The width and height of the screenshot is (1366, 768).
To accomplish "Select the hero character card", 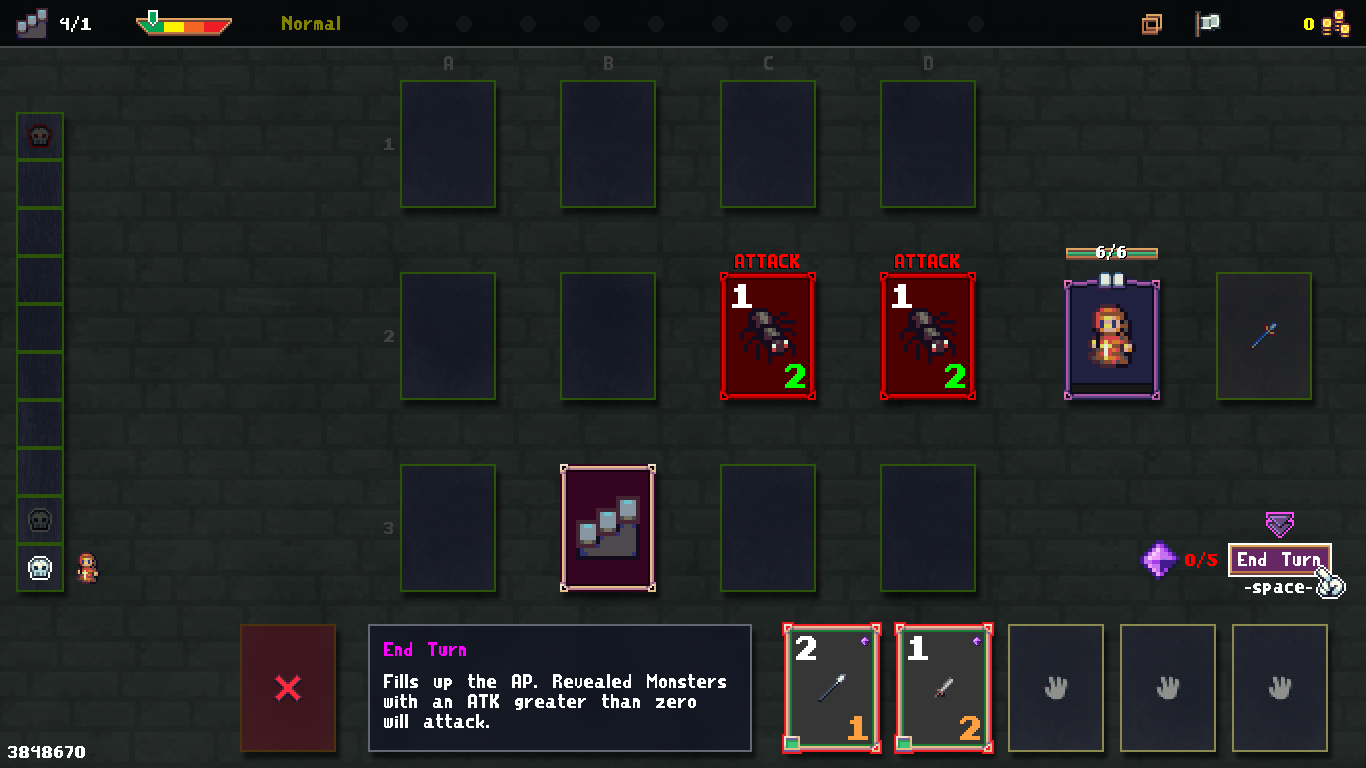I will [1111, 340].
